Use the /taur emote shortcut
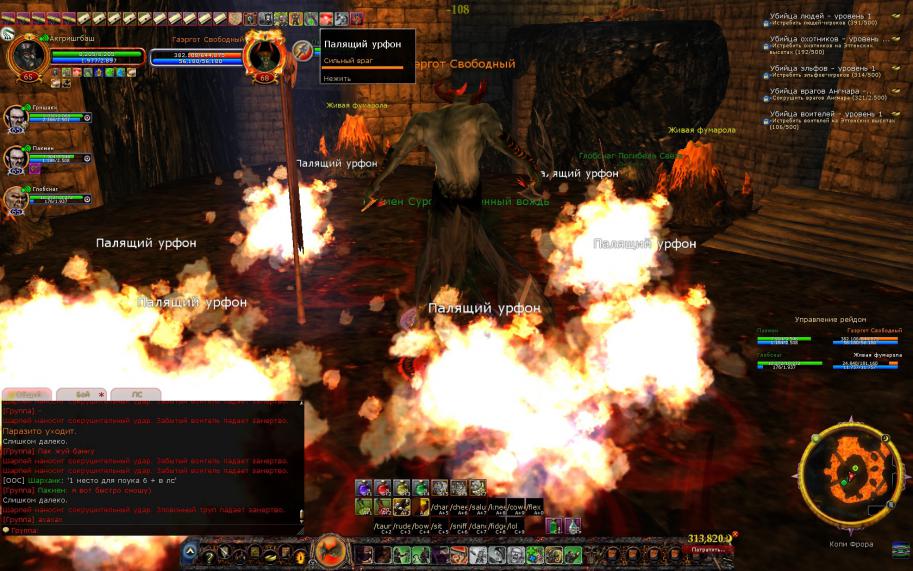 [x=382, y=524]
